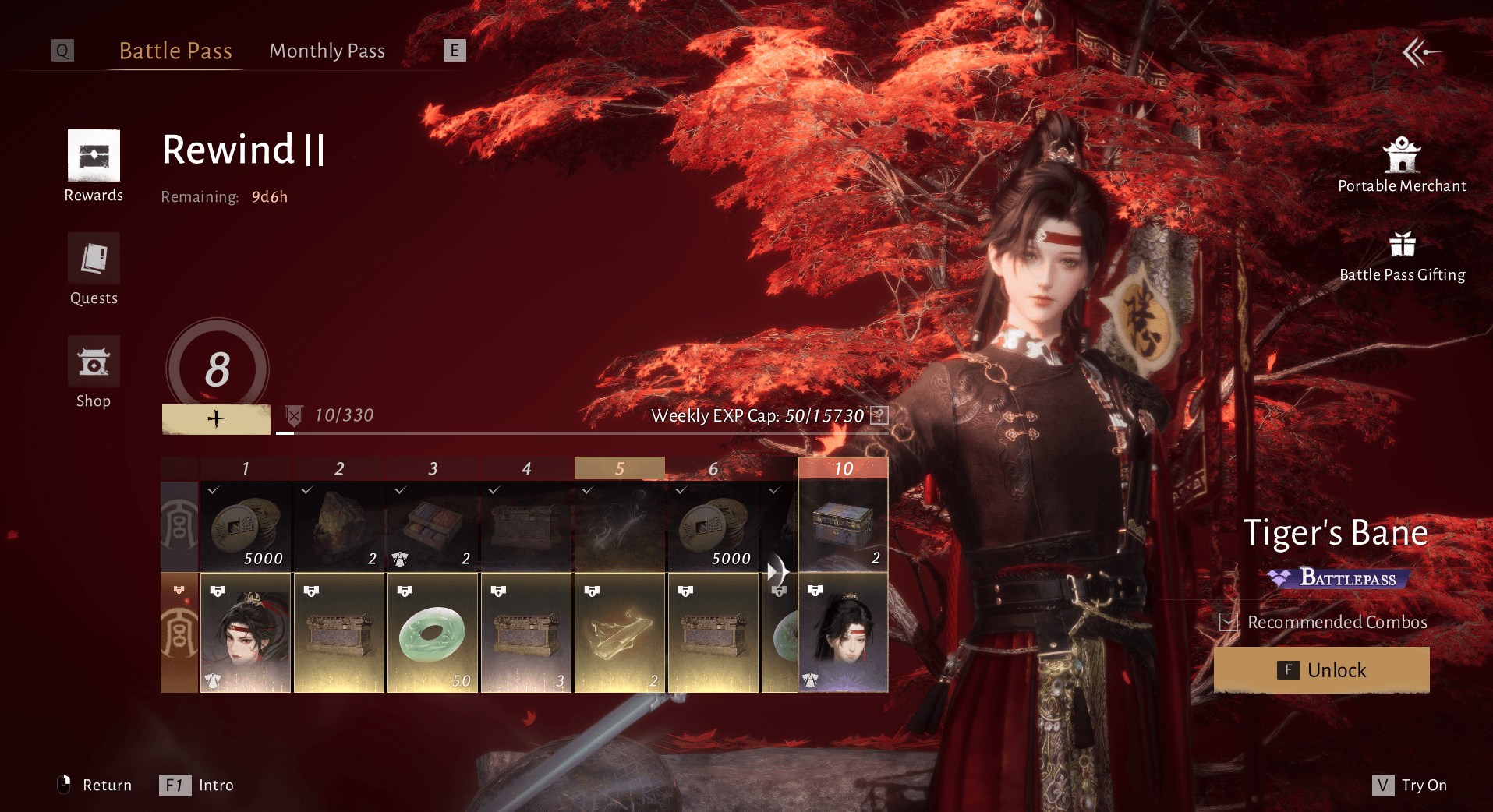Select the level 10 free chest reward
Screen dimensions: 1493x812
click(843, 527)
